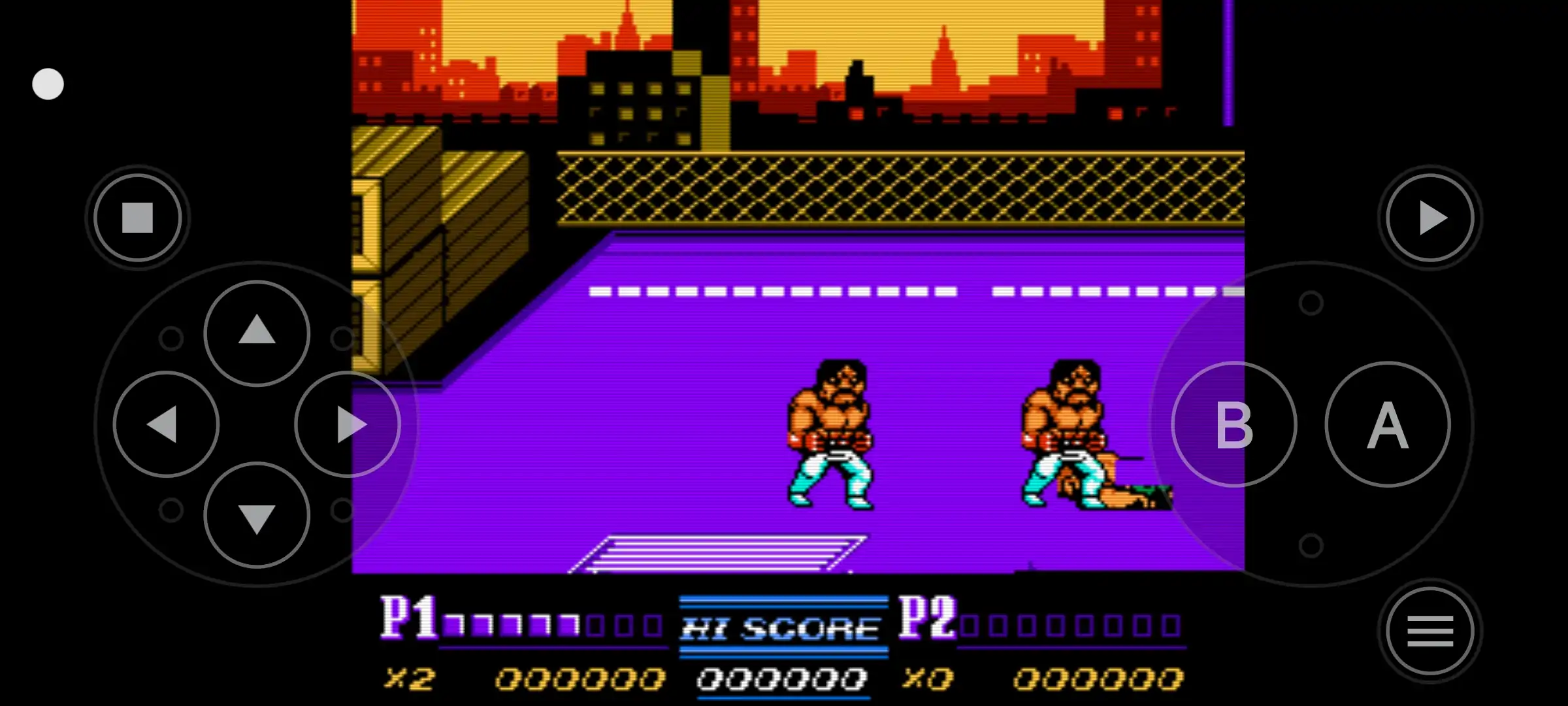Viewport: 1568px width, 706px height.
Task: Click the white circle indicator
Action: (x=48, y=84)
